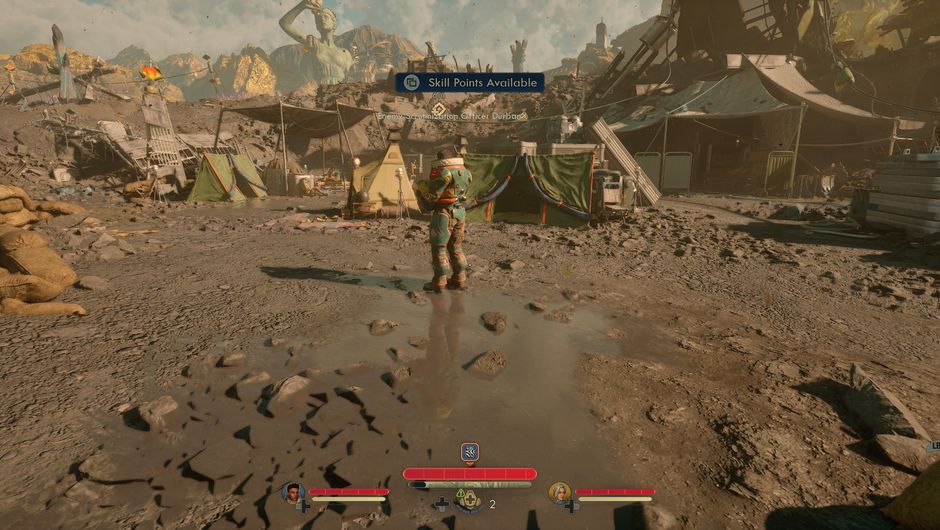The width and height of the screenshot is (940, 530).
Task: Open the Skill Points Available notification
Action: [x=469, y=83]
